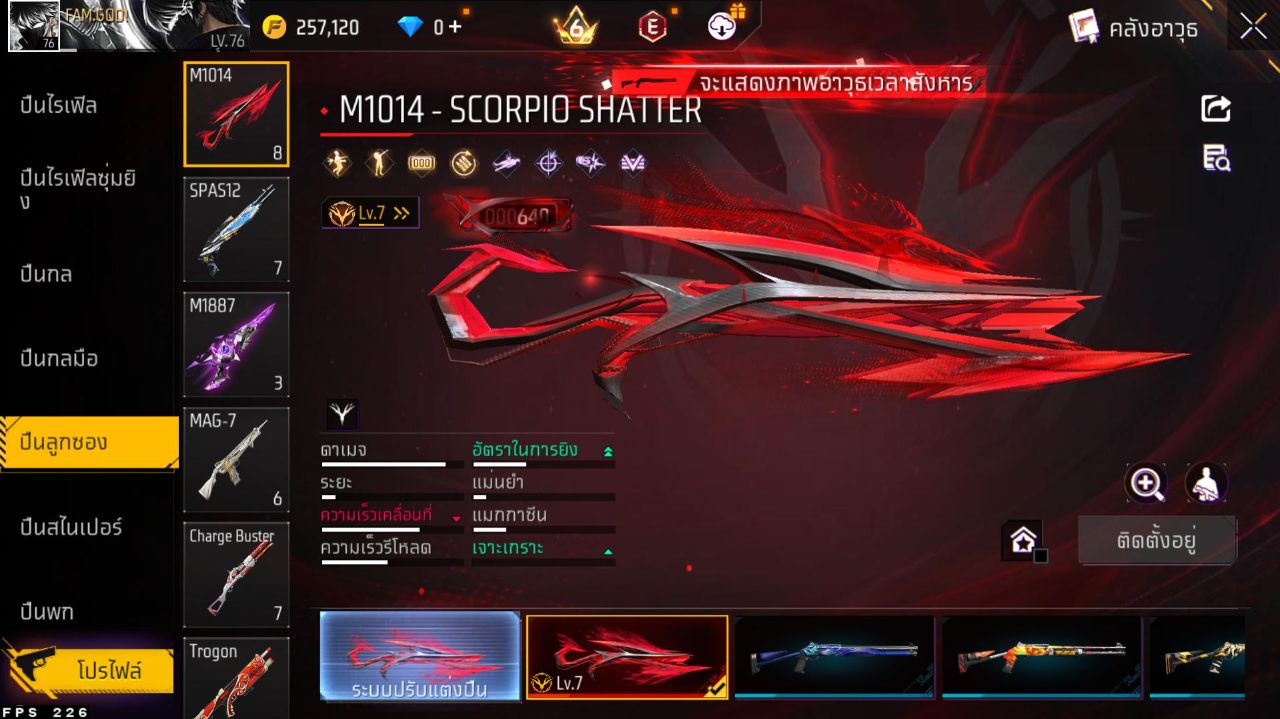Open the ระบบปรับแต่งปืน customization panel

pos(420,656)
